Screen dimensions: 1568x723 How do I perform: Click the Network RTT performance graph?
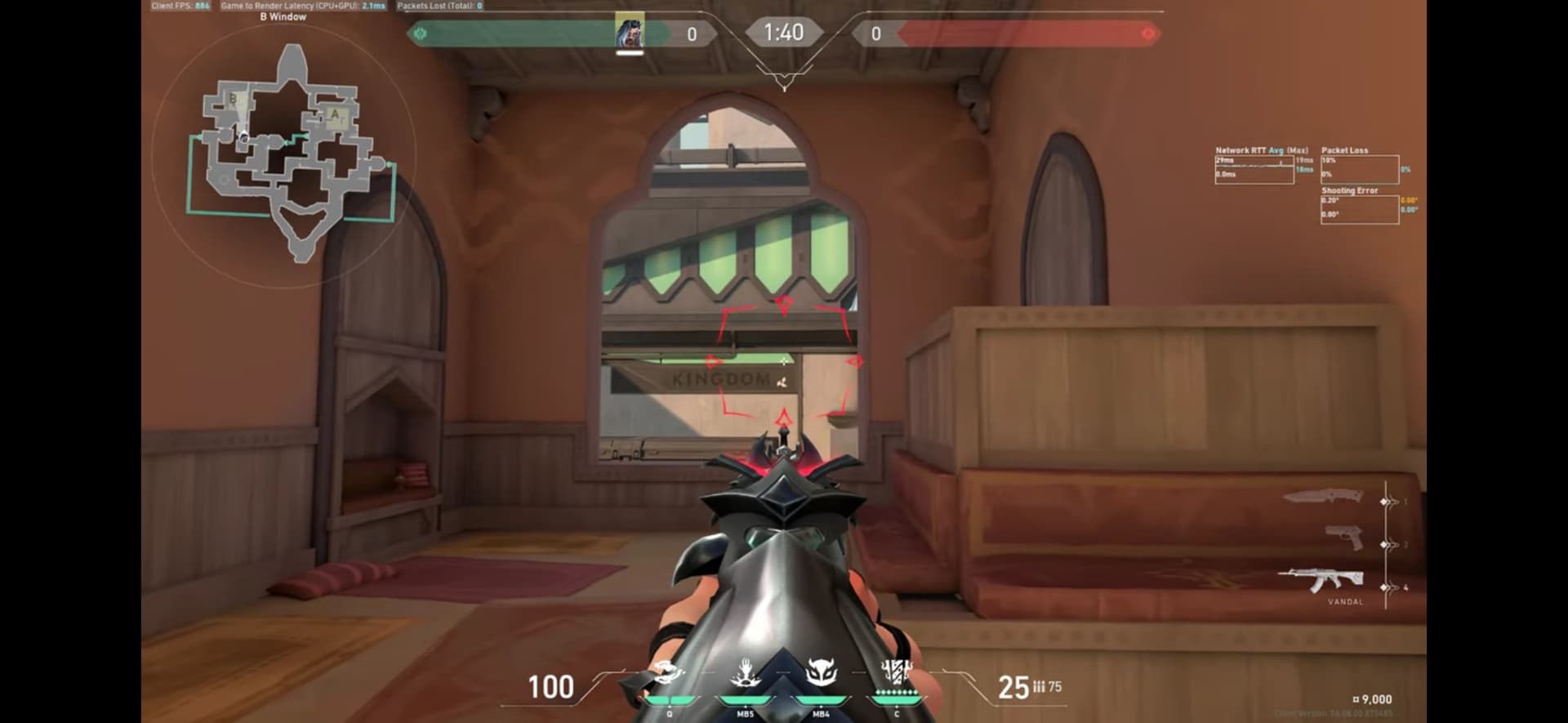[x=1254, y=169]
